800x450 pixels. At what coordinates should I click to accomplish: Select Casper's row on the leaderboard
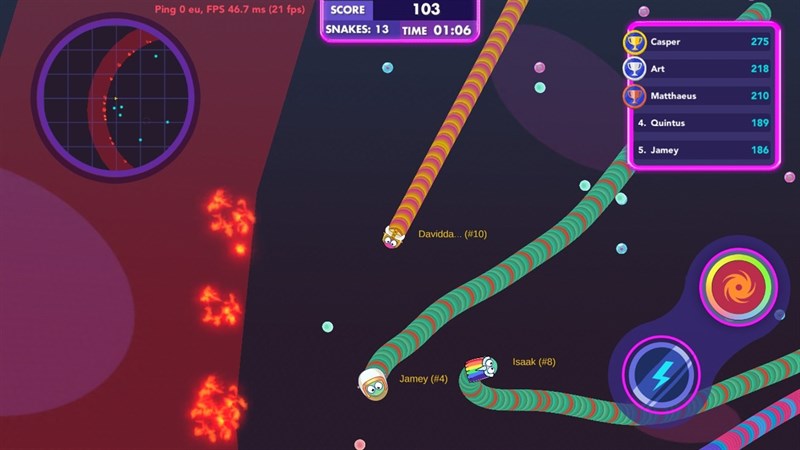pyautogui.click(x=702, y=42)
